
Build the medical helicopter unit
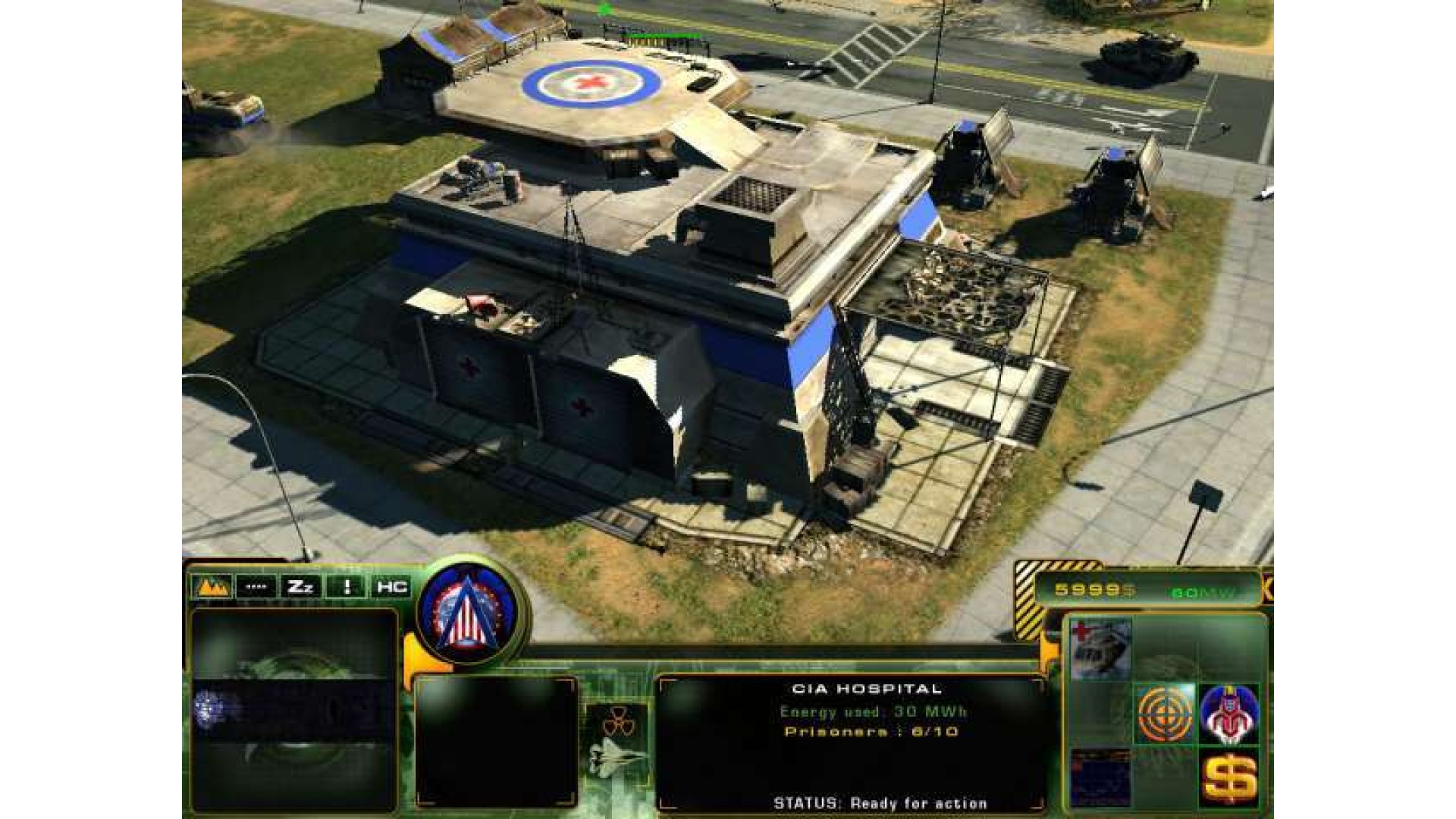click(x=1100, y=648)
